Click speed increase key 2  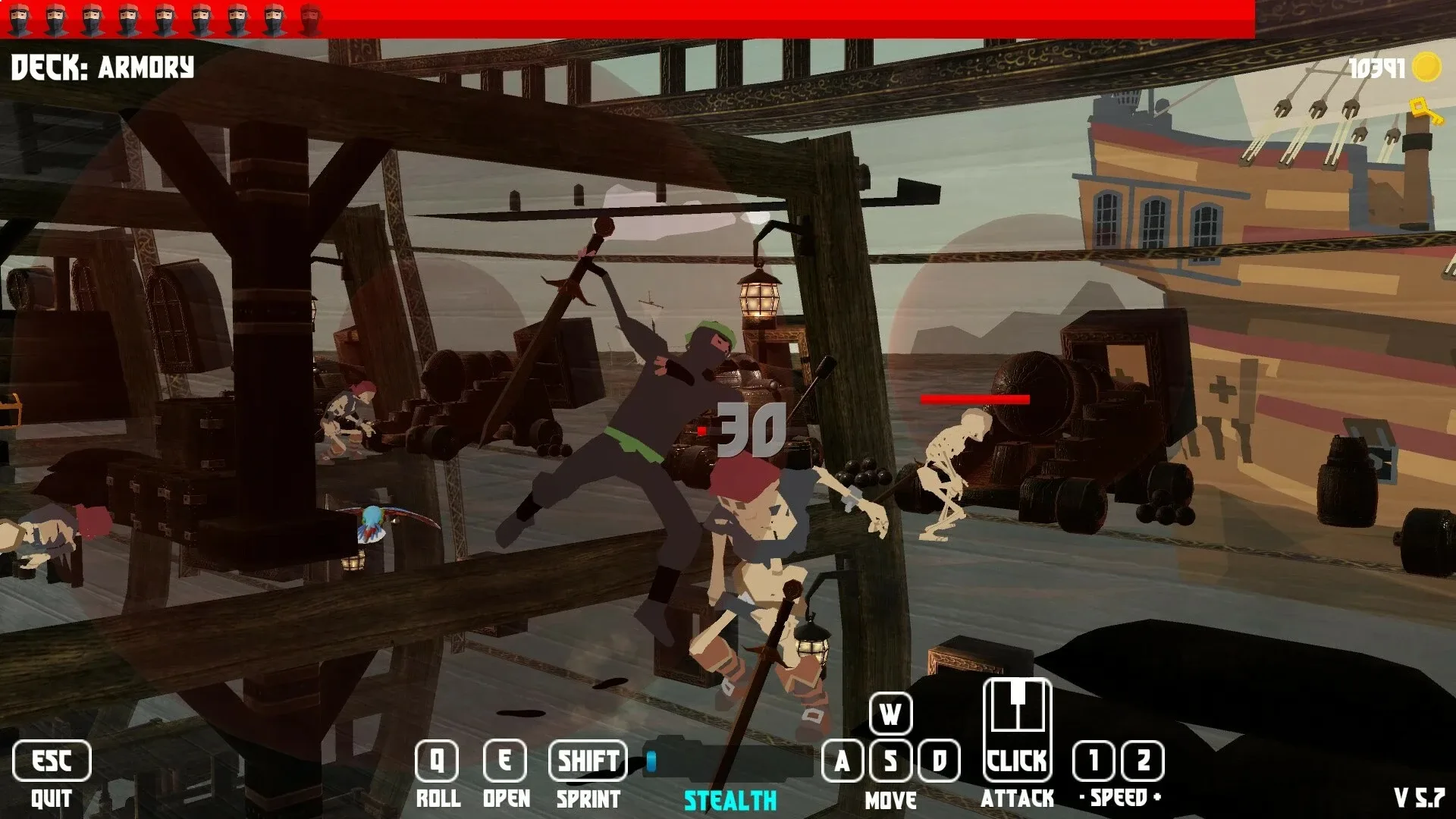[1145, 761]
